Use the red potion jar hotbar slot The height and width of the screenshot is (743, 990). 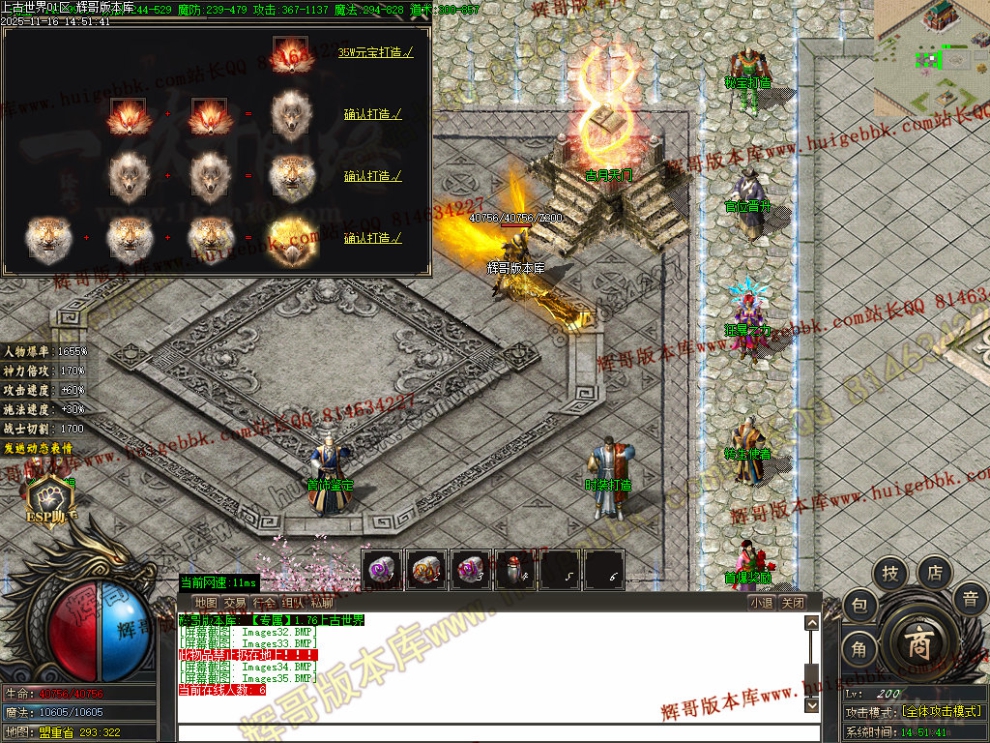coord(514,570)
